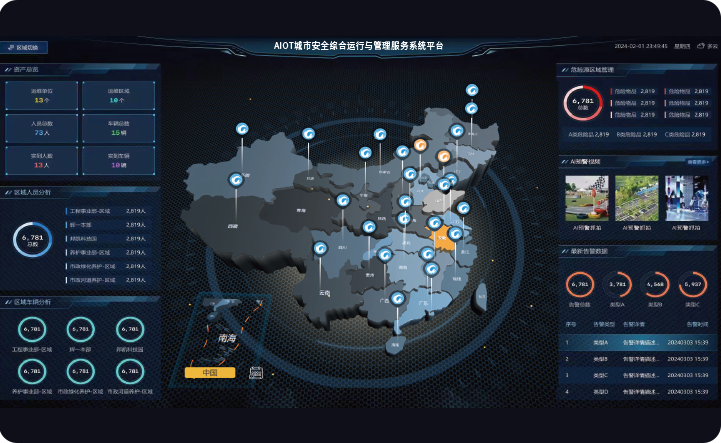Select the Tibet (西藏) map marker pin
The image size is (721, 443).
236,180
